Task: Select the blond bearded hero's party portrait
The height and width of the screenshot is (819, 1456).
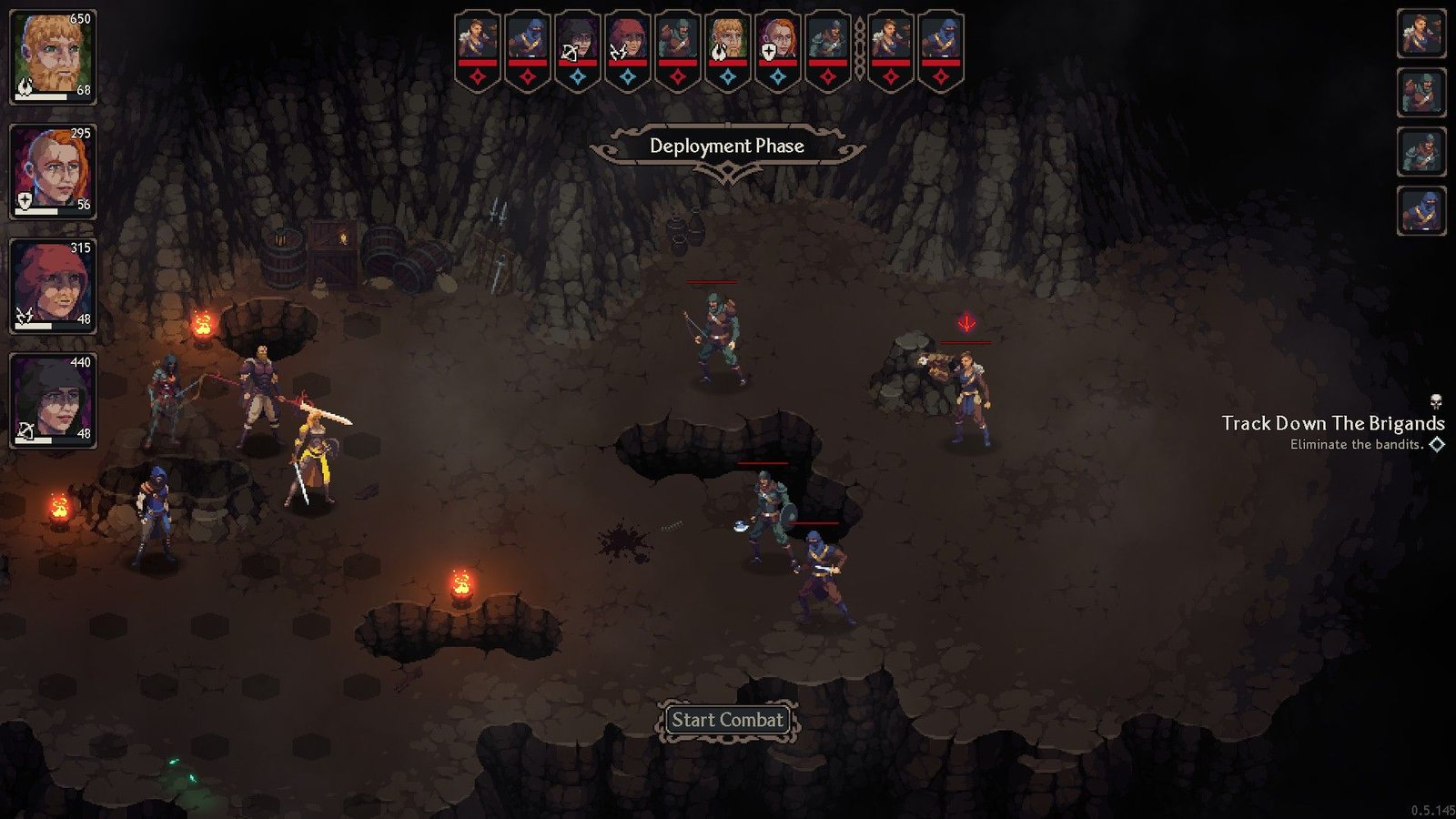Action: pos(53,56)
